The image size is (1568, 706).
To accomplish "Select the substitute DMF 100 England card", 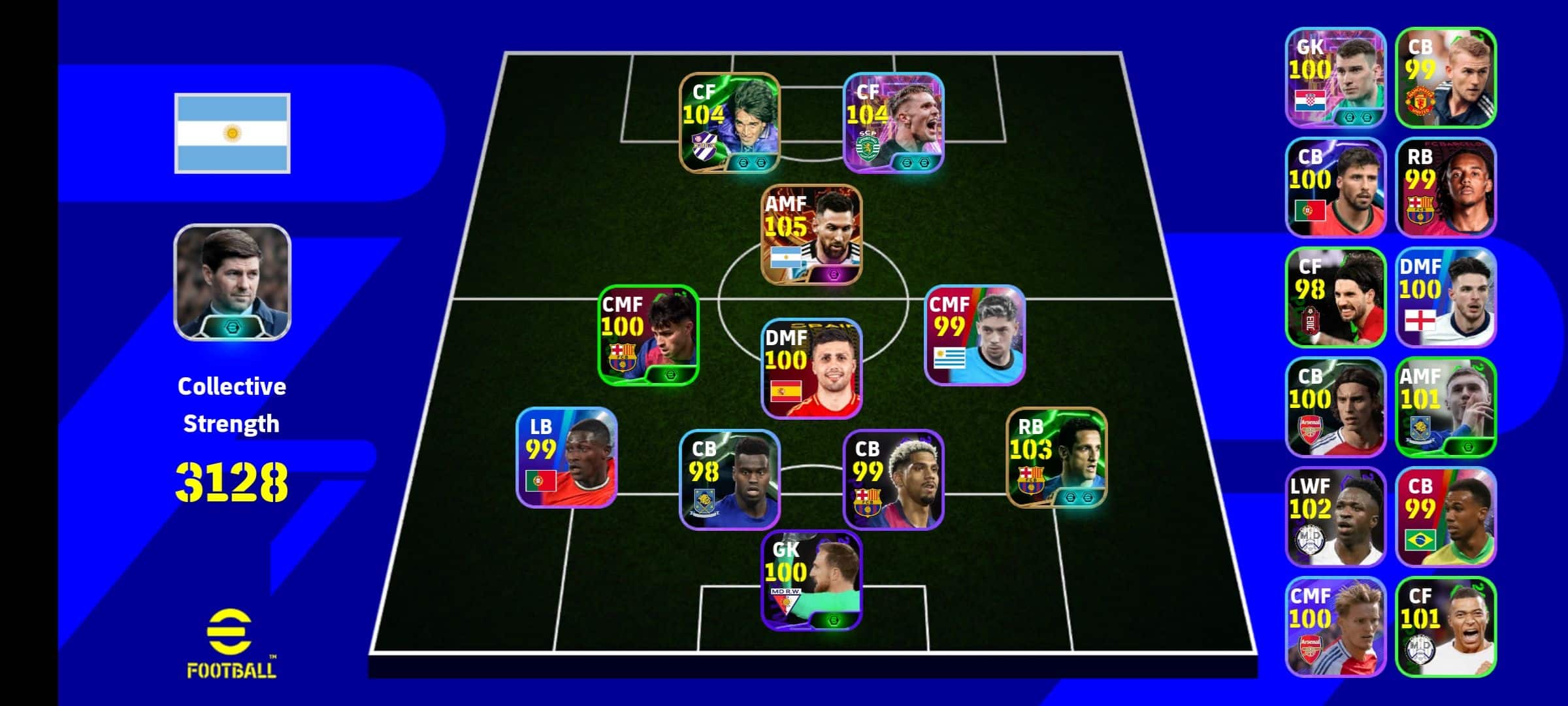I will pyautogui.click(x=1446, y=297).
